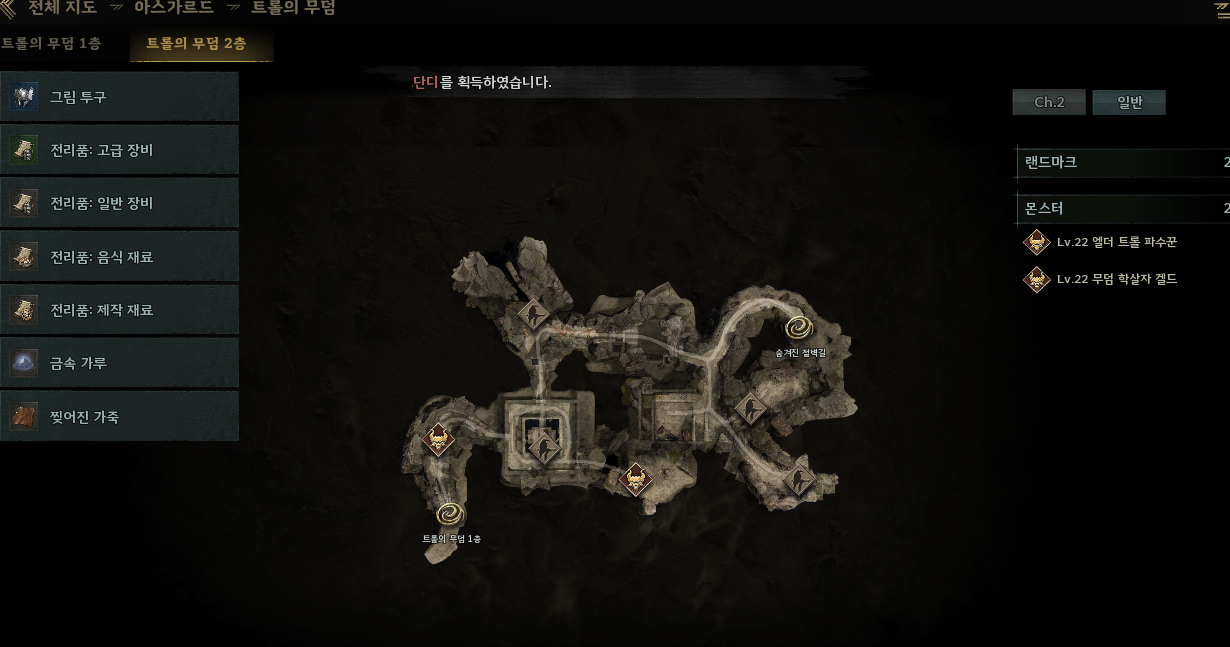Toggle the 일반 mode button
Screen dimensions: 1230x647
[x=1129, y=102]
